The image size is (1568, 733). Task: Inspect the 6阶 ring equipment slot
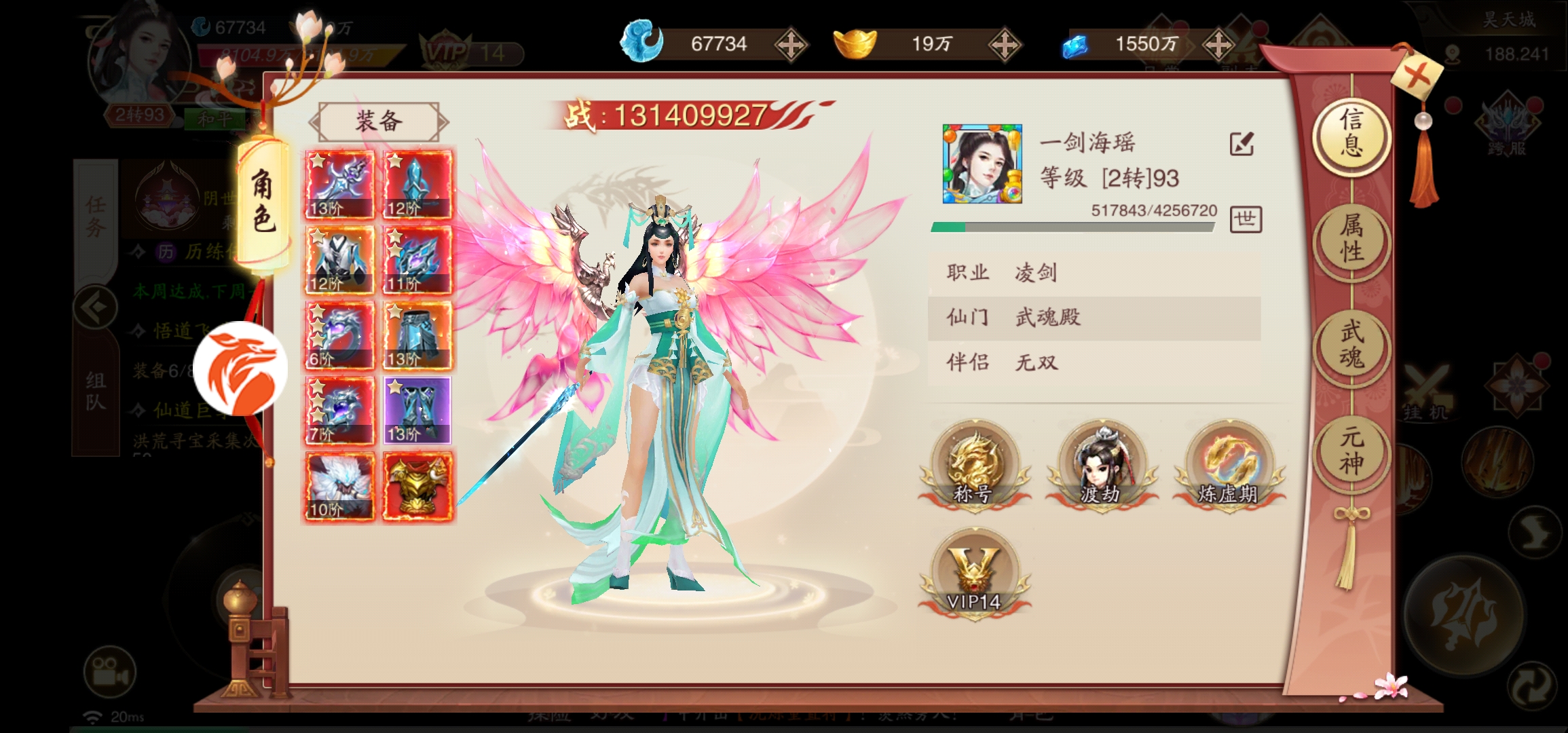339,335
